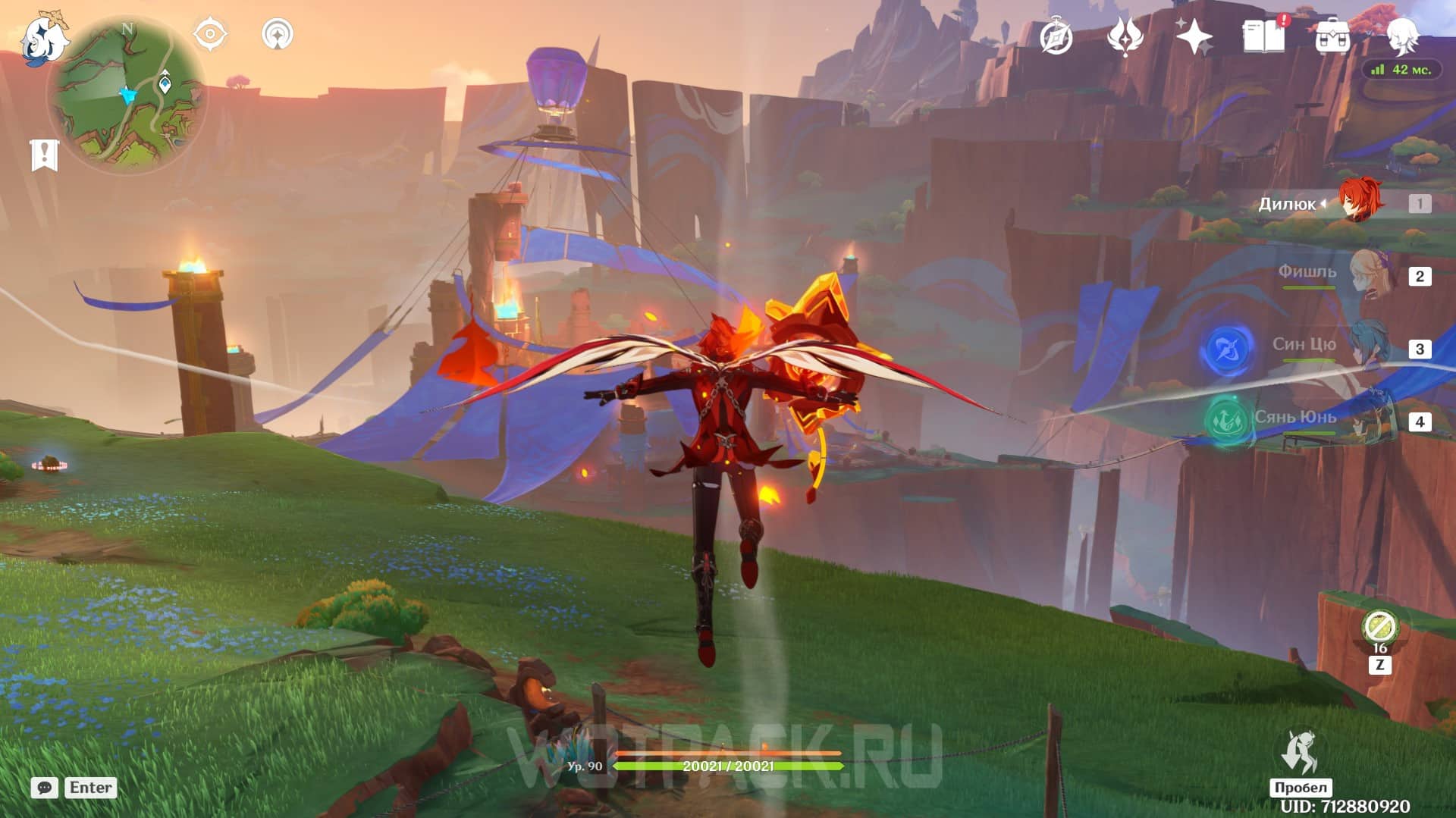Open the inventory backpack icon
Viewport: 1456px width, 818px height.
pyautogui.click(x=1332, y=36)
